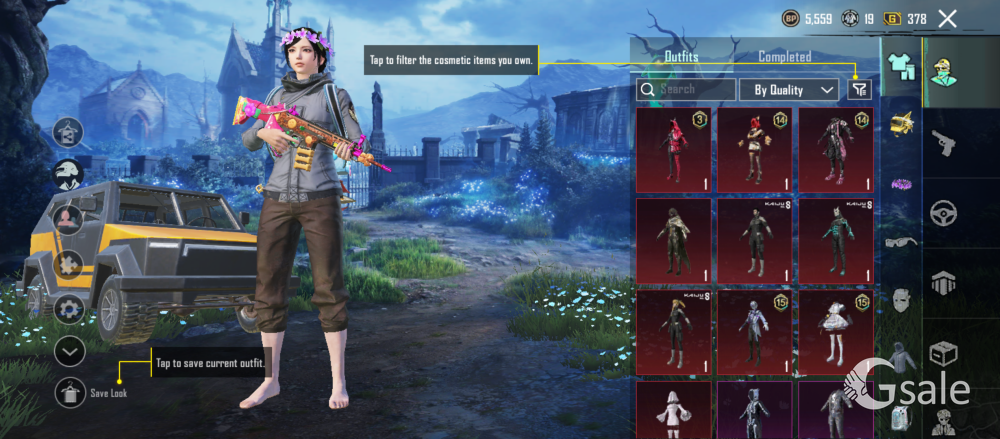Choose the teal glowing Kaiju 8 outfit
The image size is (1000, 439).
coord(834,240)
